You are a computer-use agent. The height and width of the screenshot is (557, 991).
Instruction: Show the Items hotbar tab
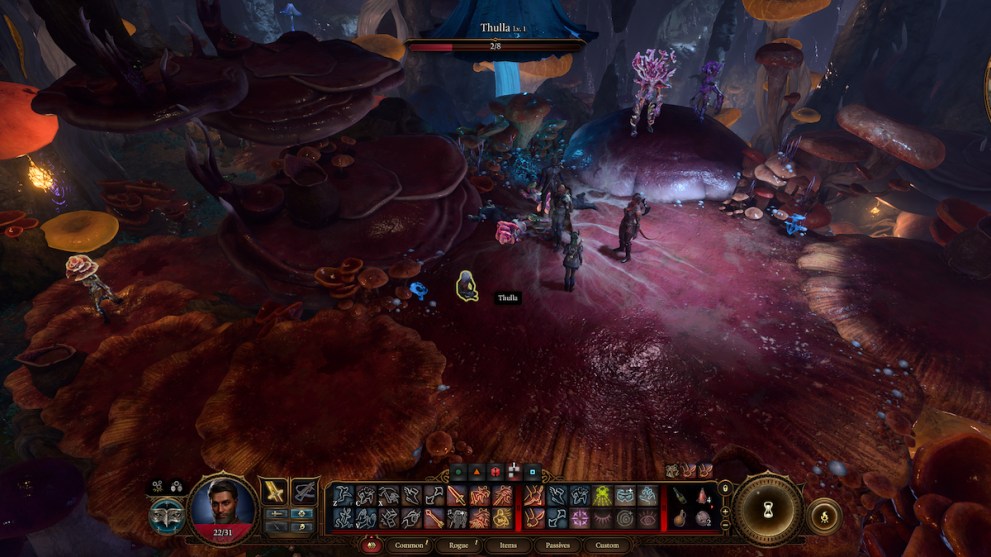pyautogui.click(x=506, y=546)
